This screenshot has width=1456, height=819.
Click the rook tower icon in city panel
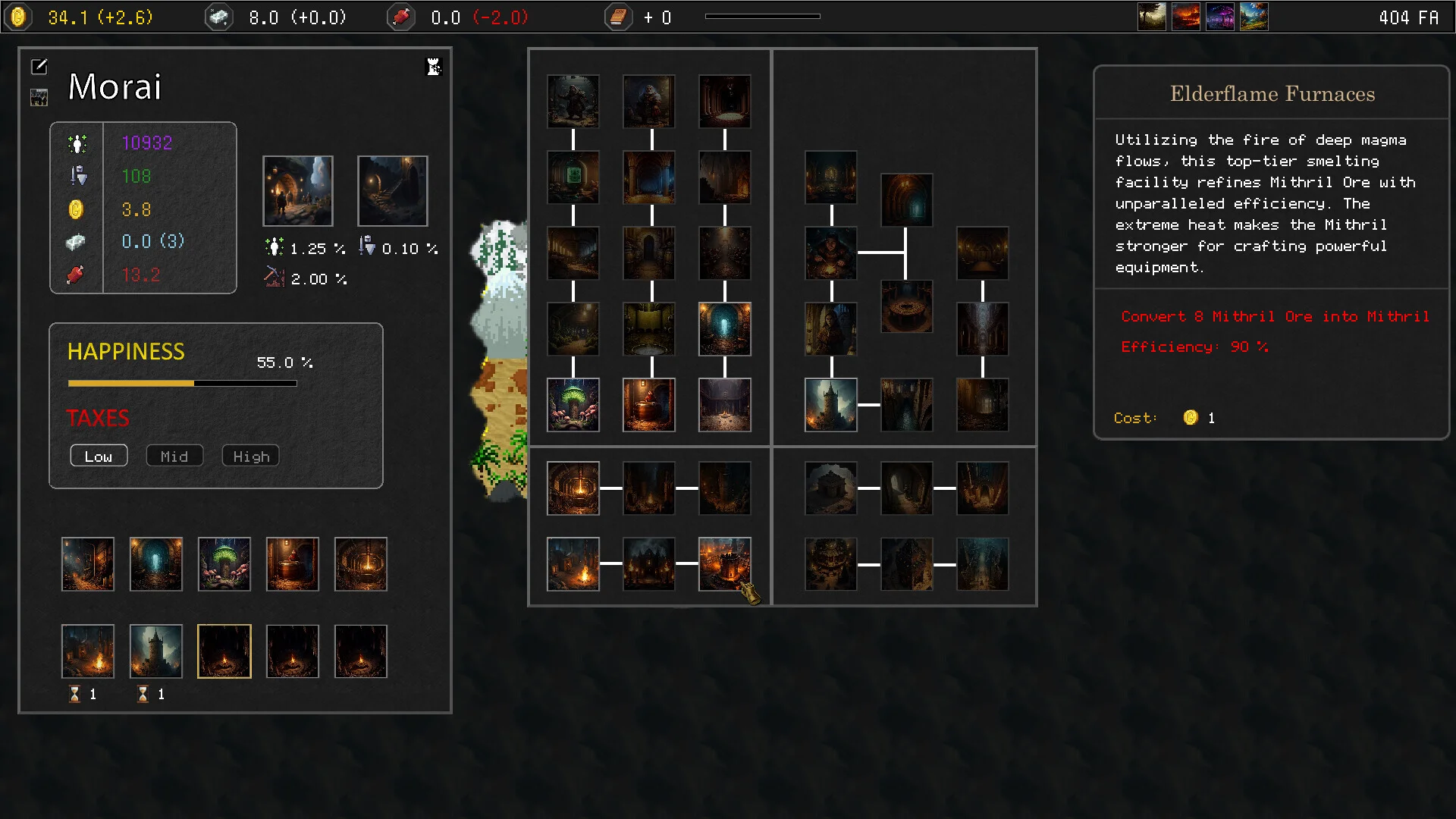point(434,67)
